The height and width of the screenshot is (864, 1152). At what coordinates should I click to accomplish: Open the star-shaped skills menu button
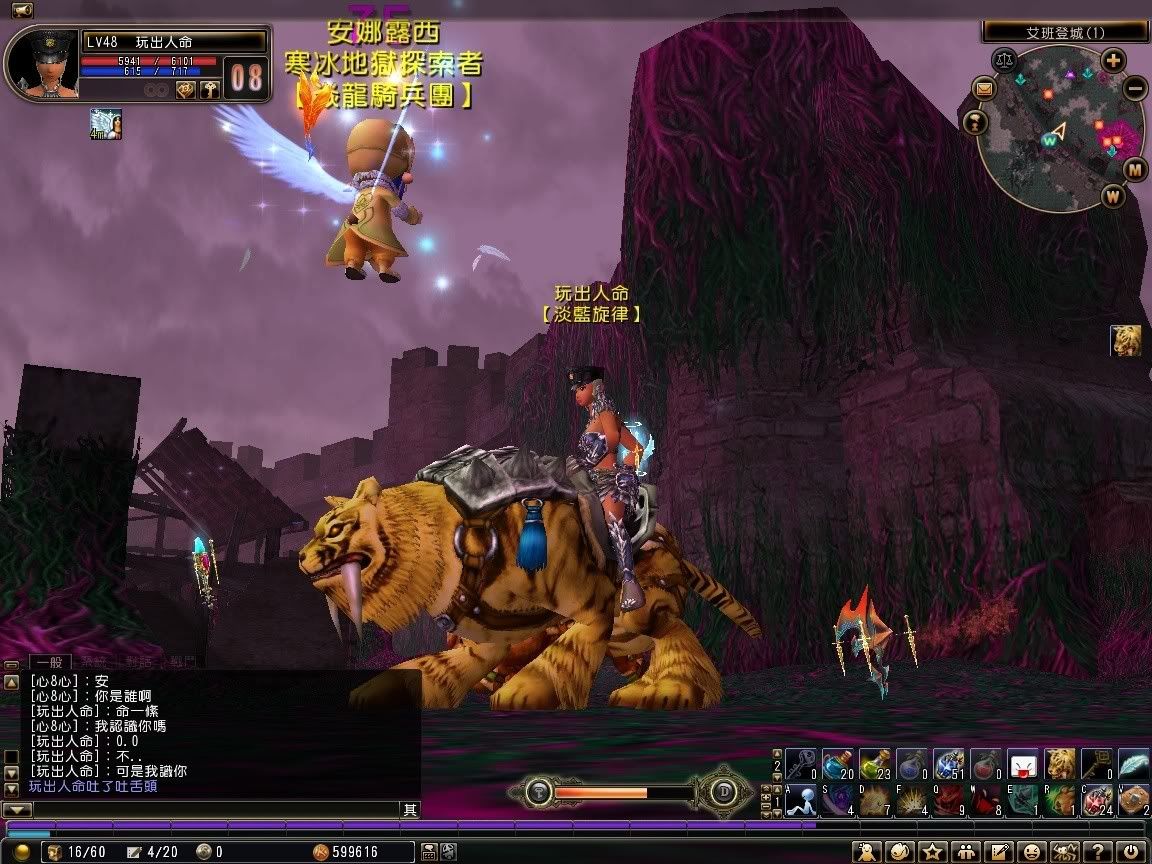click(x=933, y=852)
